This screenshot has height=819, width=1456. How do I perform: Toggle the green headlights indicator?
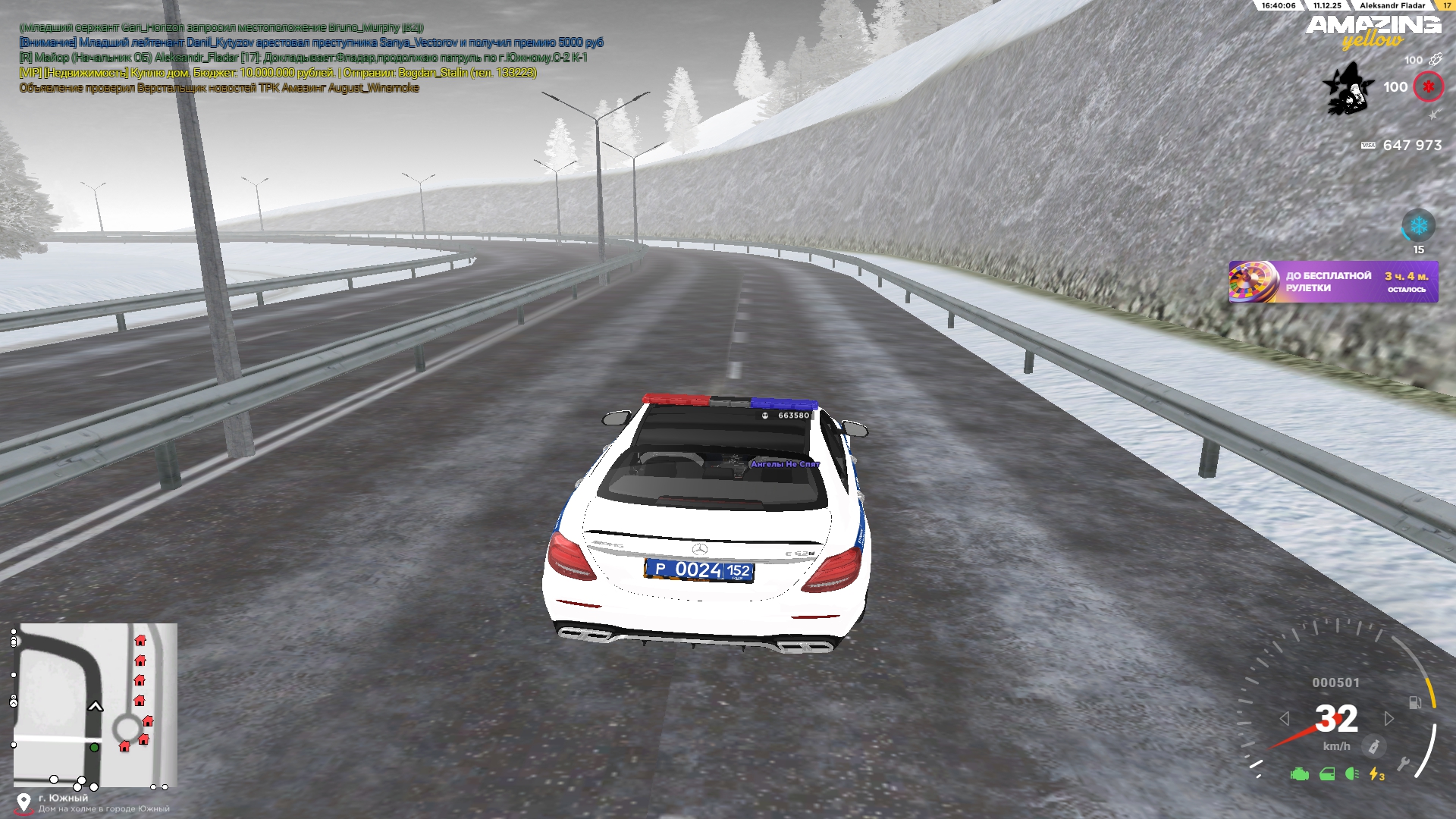pyautogui.click(x=1351, y=774)
